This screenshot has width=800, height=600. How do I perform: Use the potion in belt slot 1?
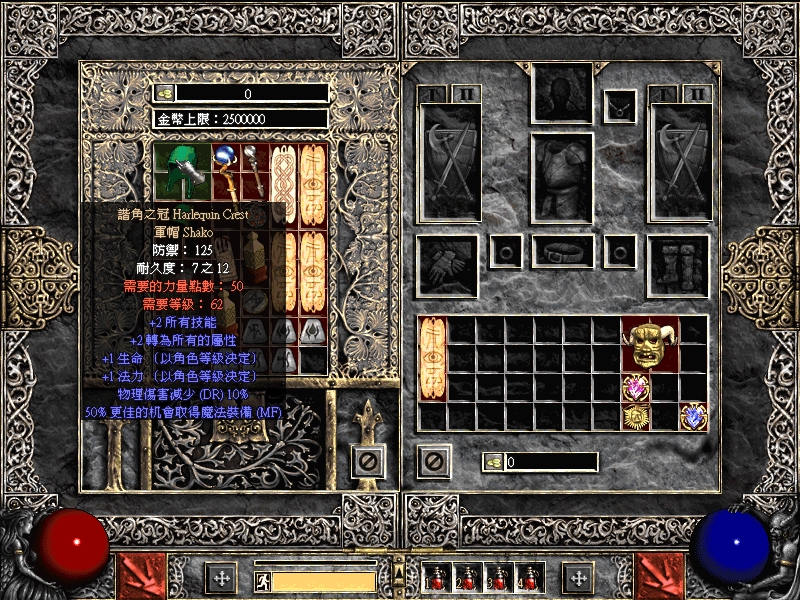tap(436, 577)
